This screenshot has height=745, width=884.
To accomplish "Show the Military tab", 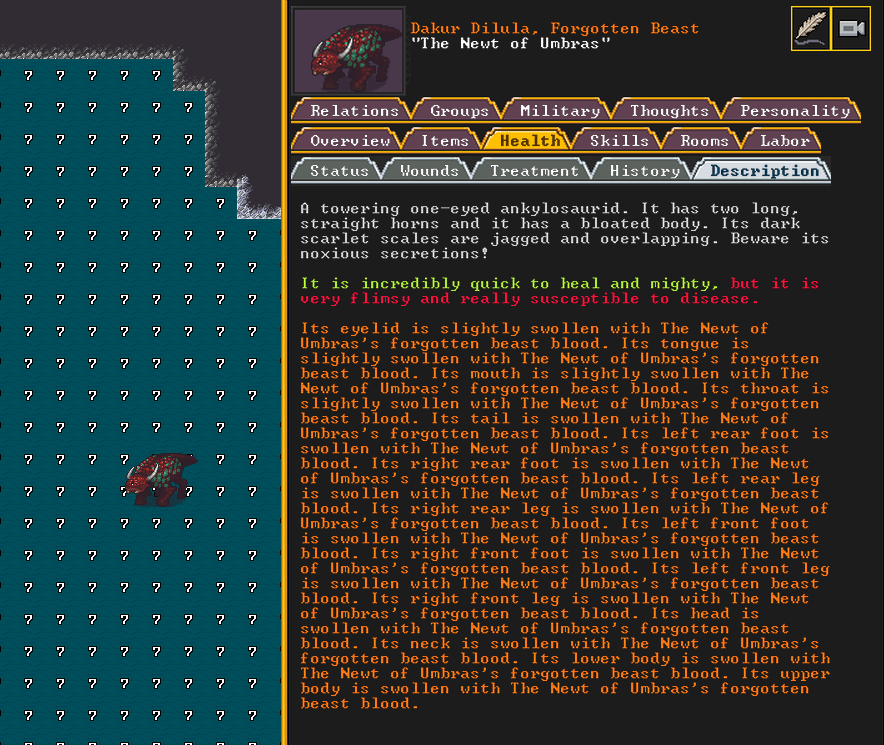I will point(559,111).
